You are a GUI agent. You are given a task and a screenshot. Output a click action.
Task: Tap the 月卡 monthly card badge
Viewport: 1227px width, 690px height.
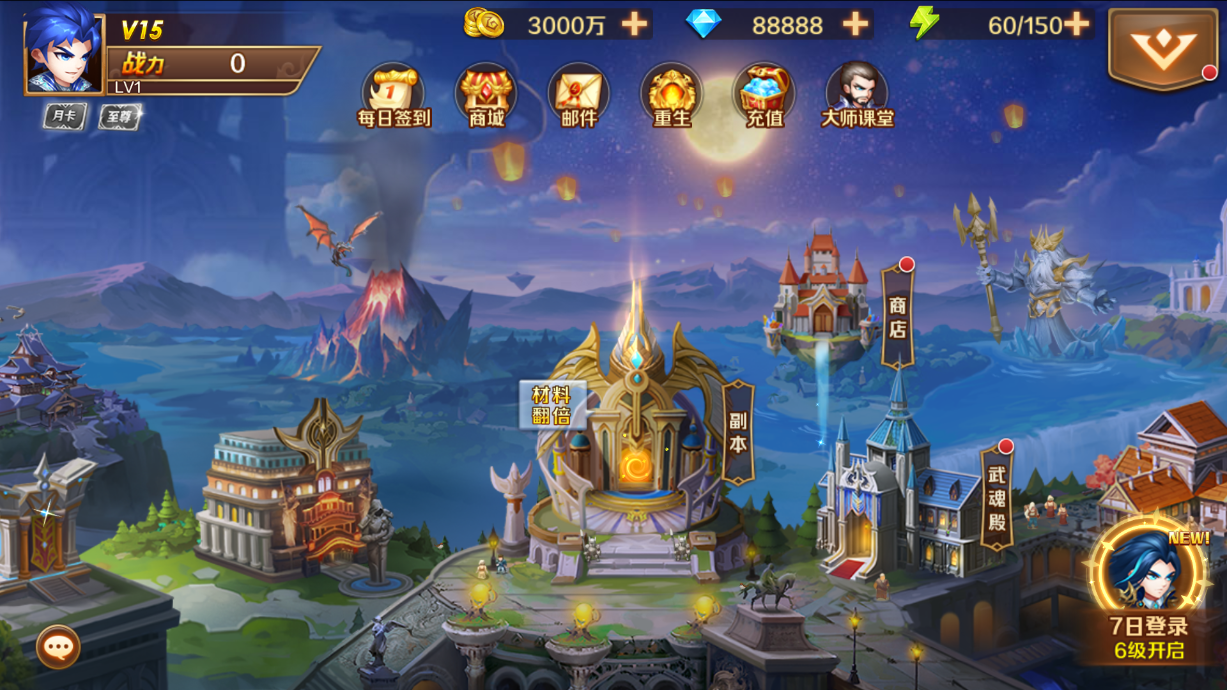tap(65, 116)
